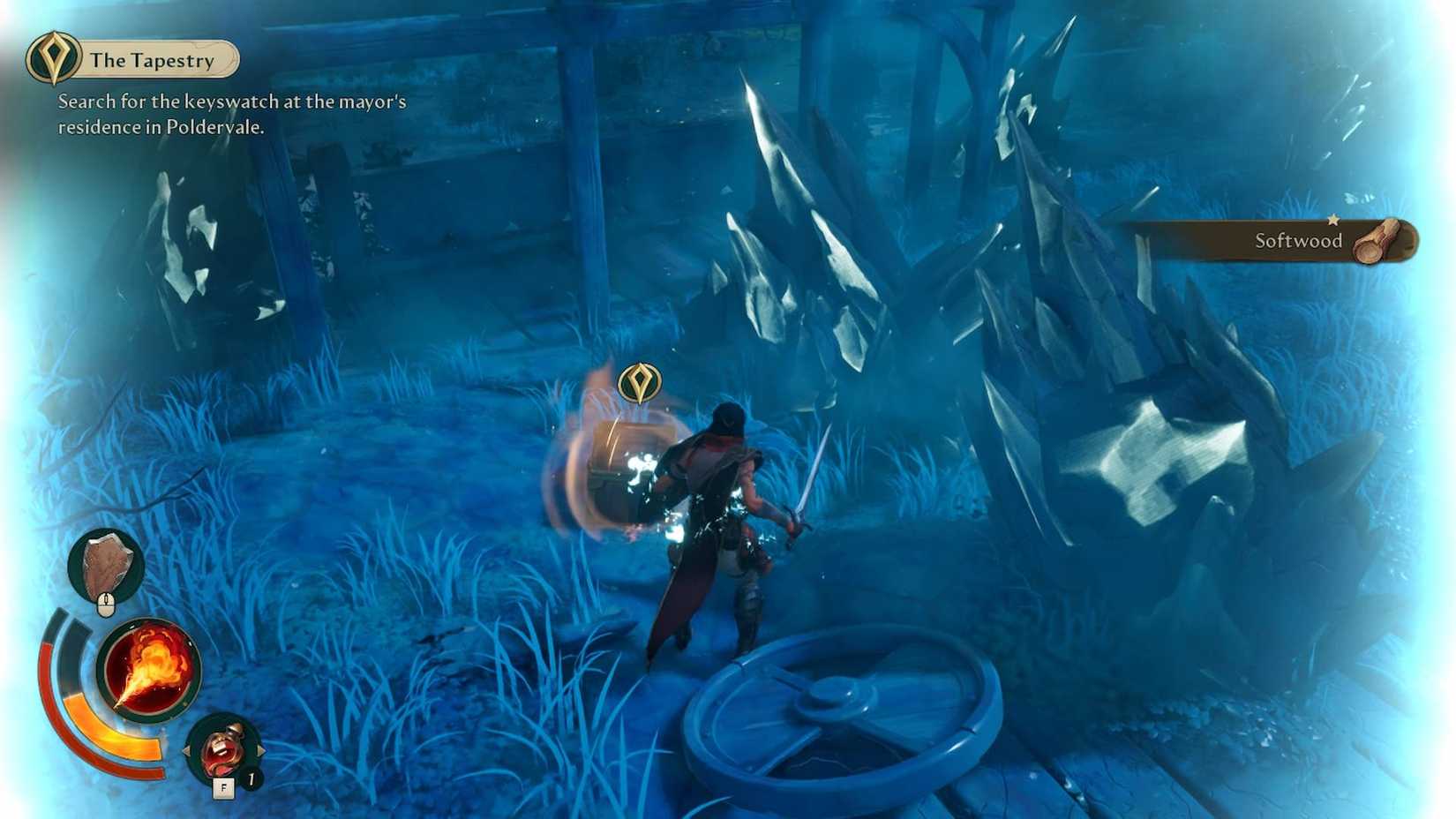Click the Poldervale text in the quest description
Screen dimensions: 1456x819
[216, 126]
